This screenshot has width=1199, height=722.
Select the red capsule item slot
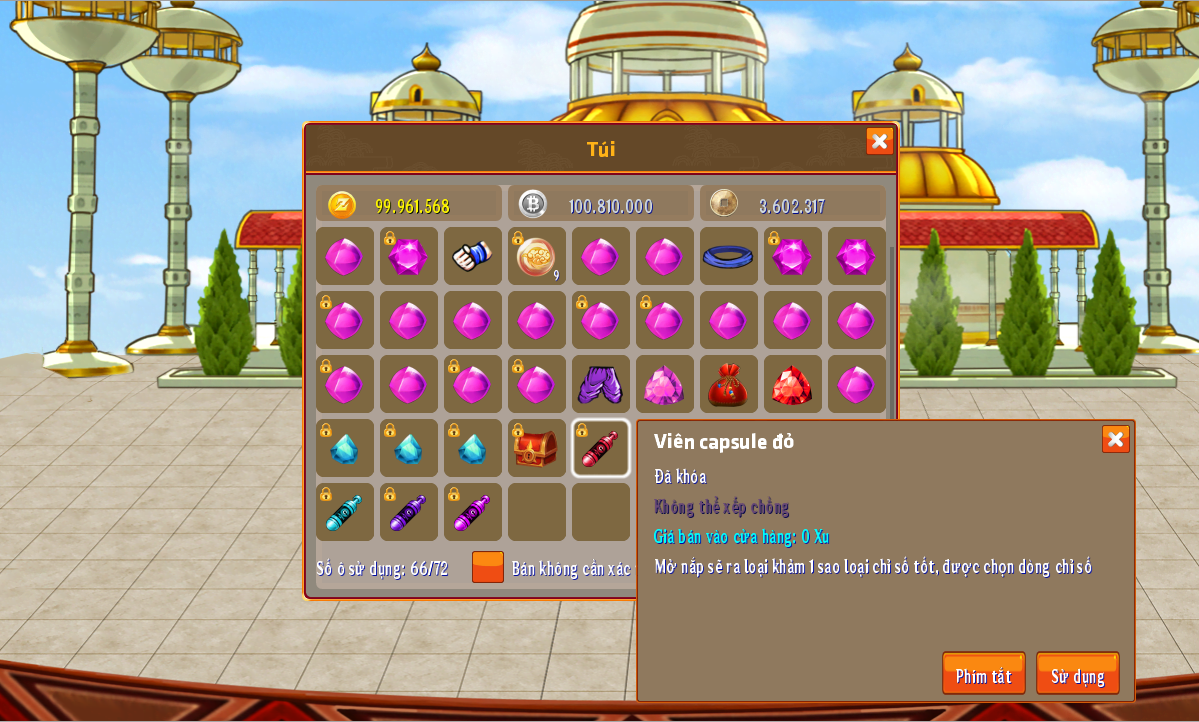coord(600,448)
